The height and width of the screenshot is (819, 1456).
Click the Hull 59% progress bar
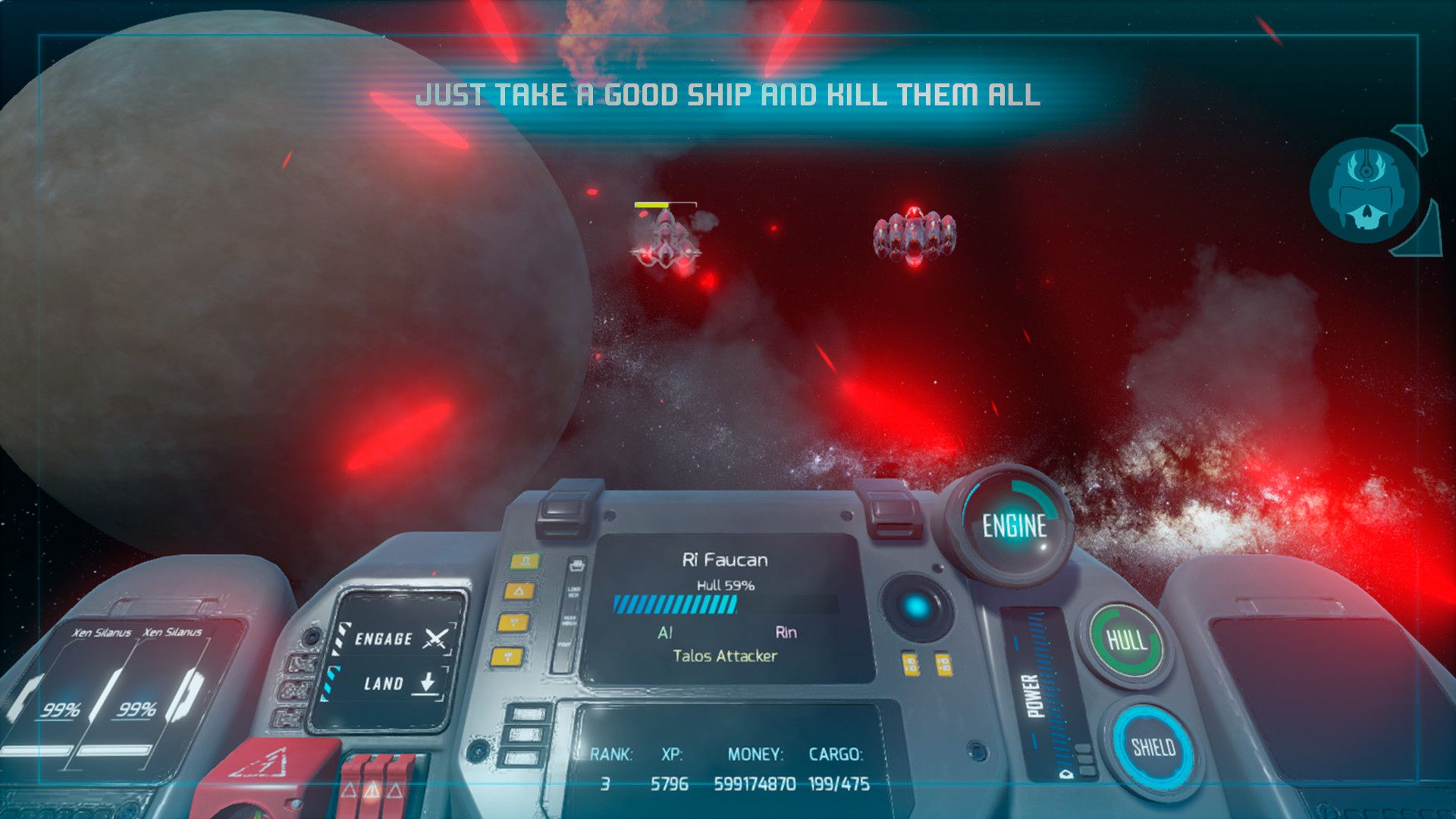(x=676, y=604)
